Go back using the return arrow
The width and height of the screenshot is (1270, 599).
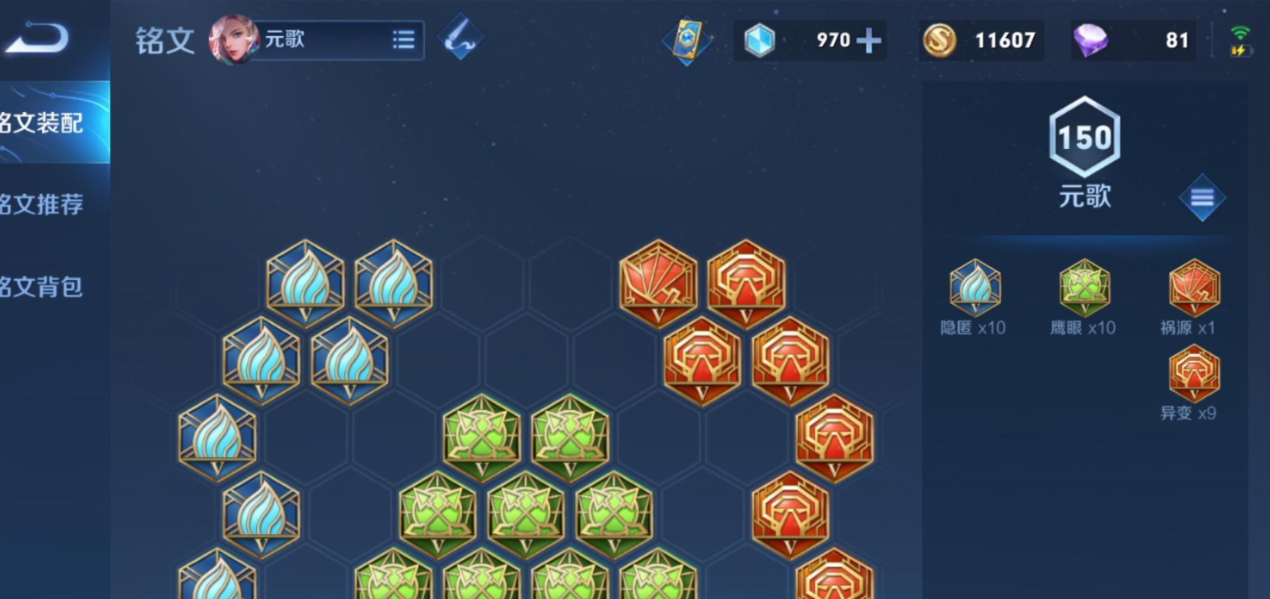[36, 38]
